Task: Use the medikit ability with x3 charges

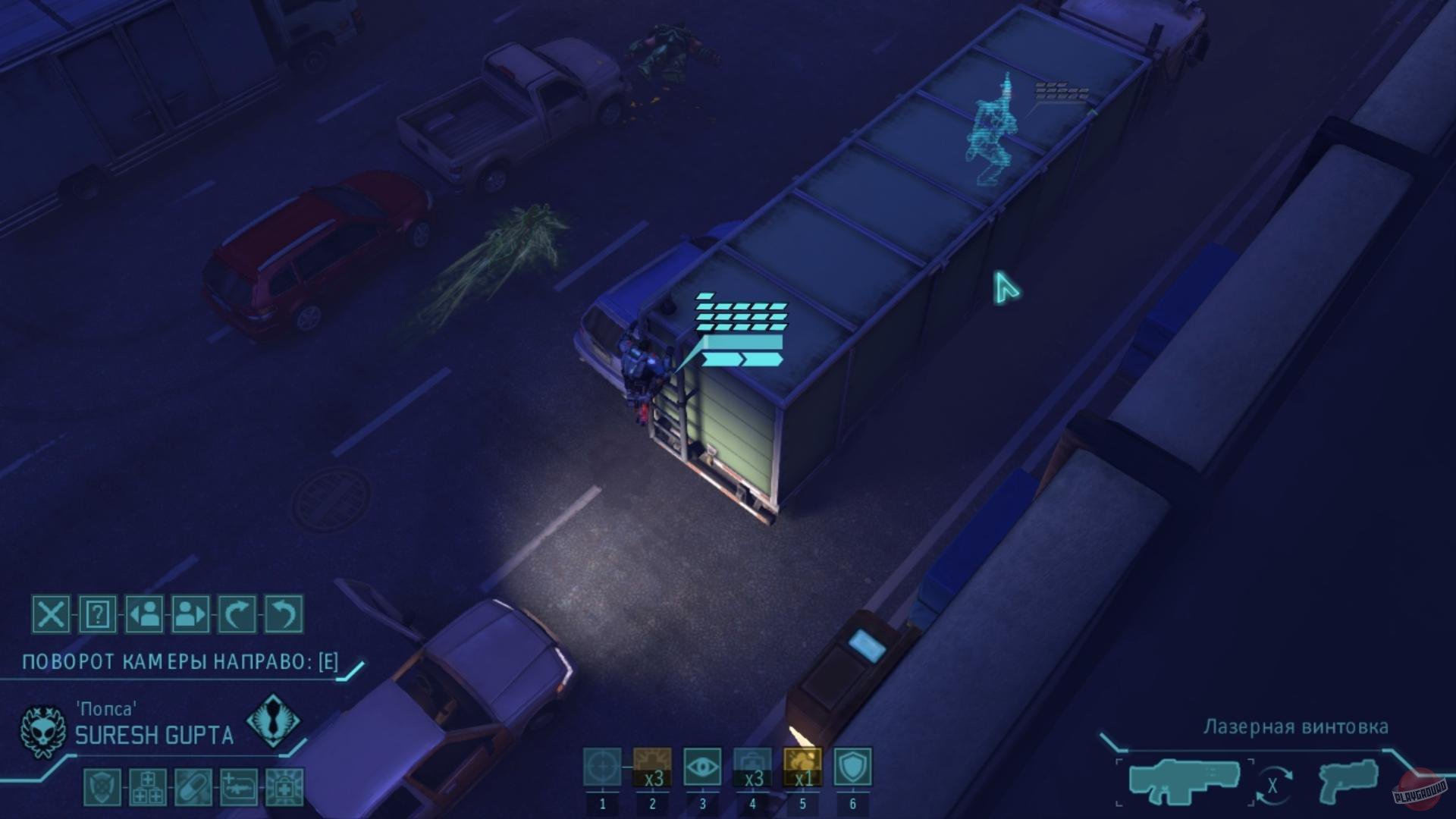Action: (752, 767)
